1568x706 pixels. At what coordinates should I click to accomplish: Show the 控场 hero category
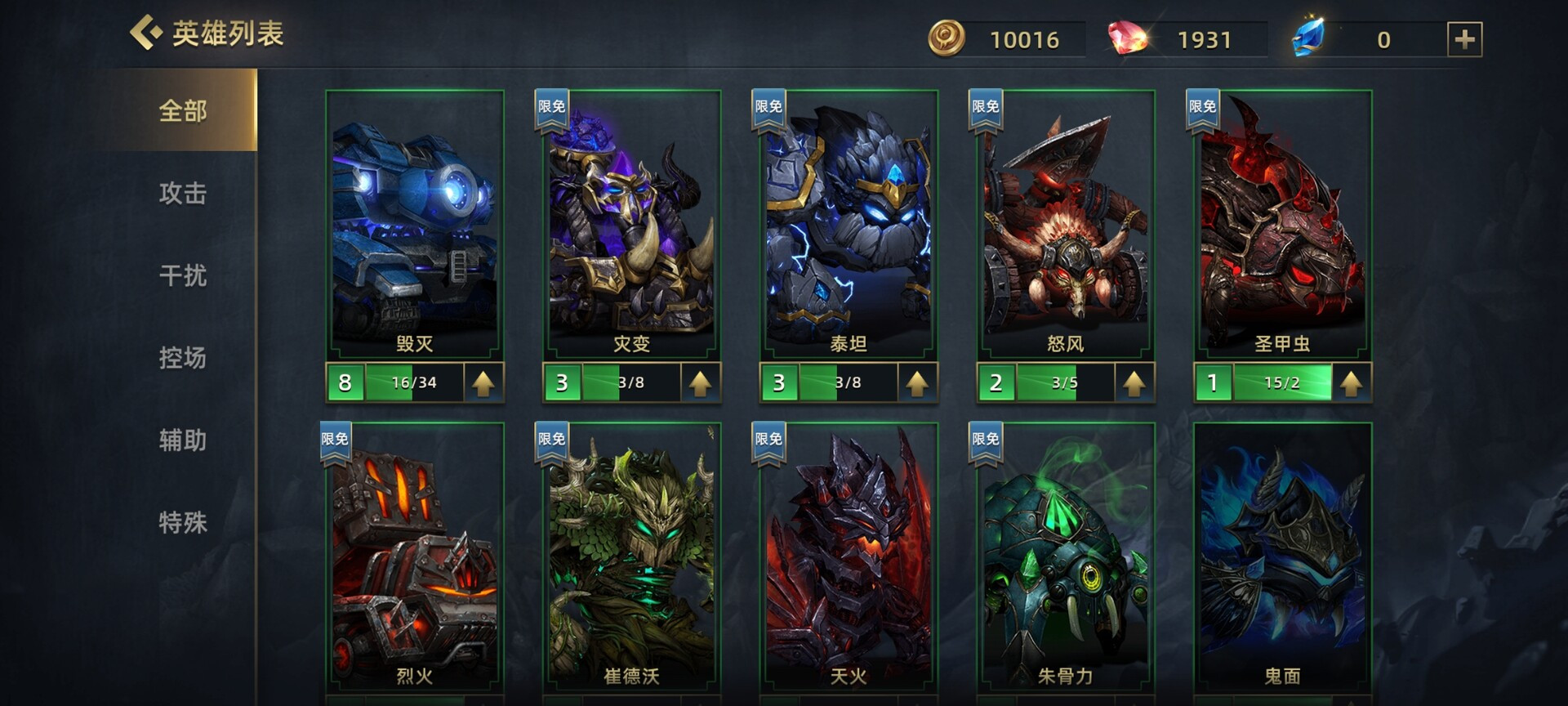183,358
